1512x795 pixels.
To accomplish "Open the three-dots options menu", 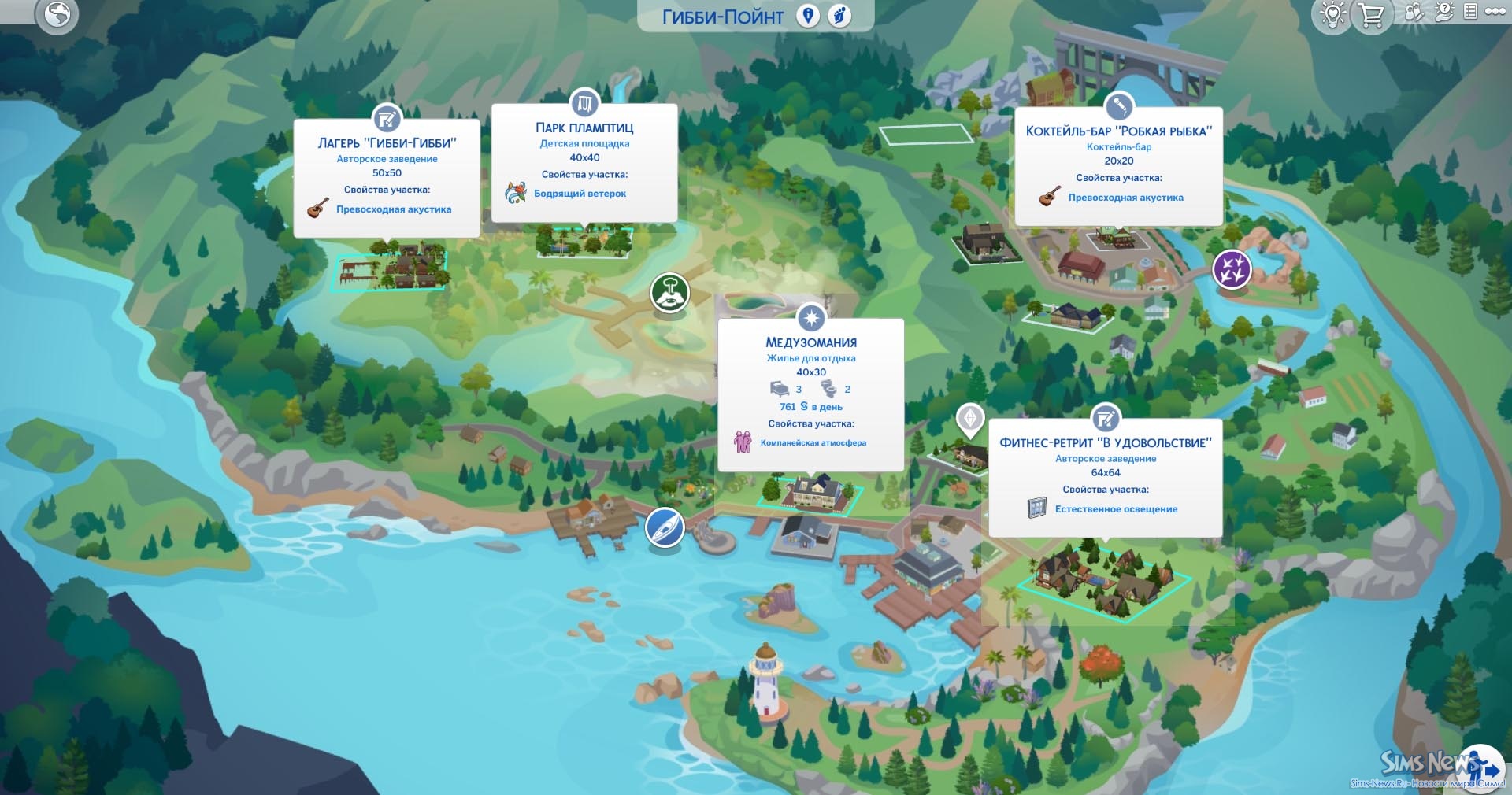I will pyautogui.click(x=1495, y=12).
